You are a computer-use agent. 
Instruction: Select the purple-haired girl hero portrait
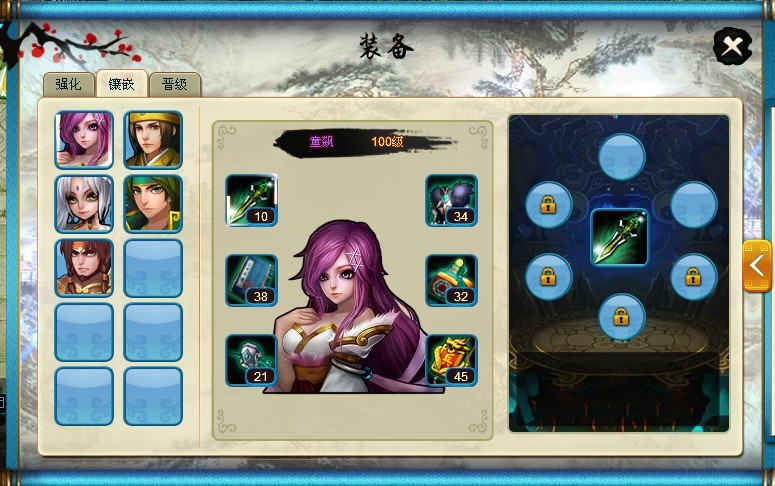coord(84,139)
